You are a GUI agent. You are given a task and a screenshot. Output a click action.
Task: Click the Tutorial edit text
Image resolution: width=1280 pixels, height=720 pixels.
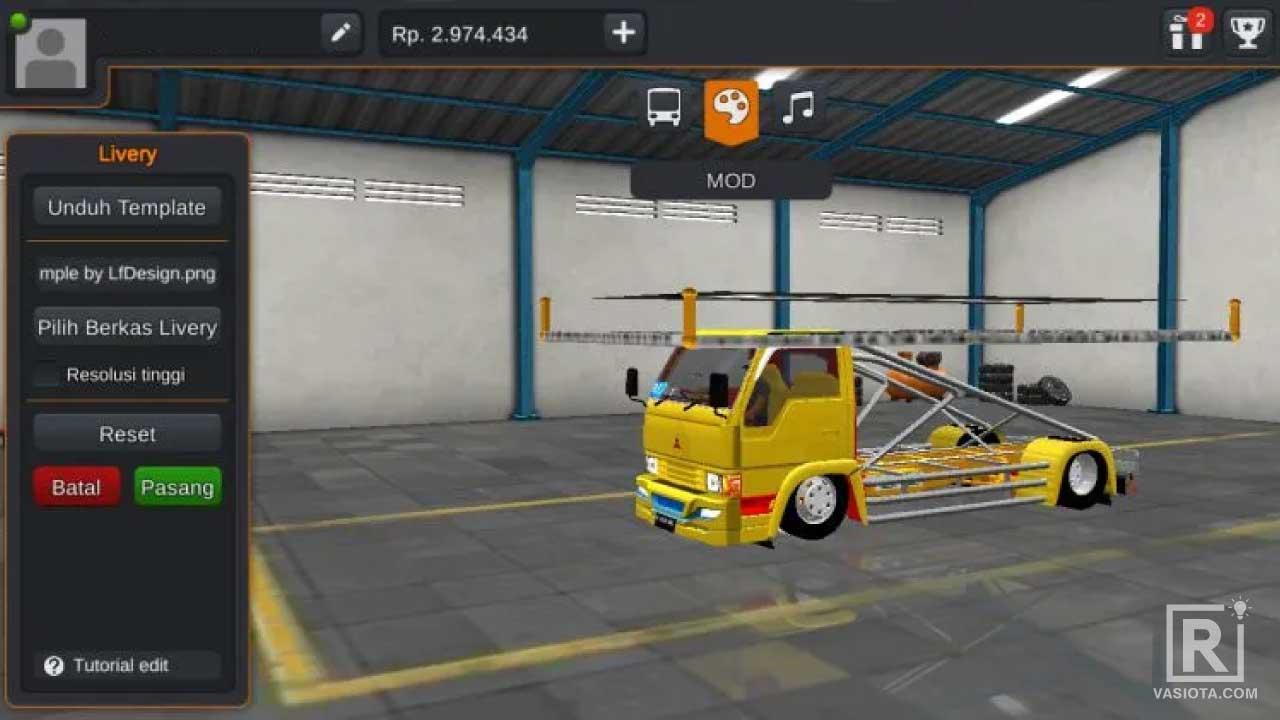pos(120,665)
